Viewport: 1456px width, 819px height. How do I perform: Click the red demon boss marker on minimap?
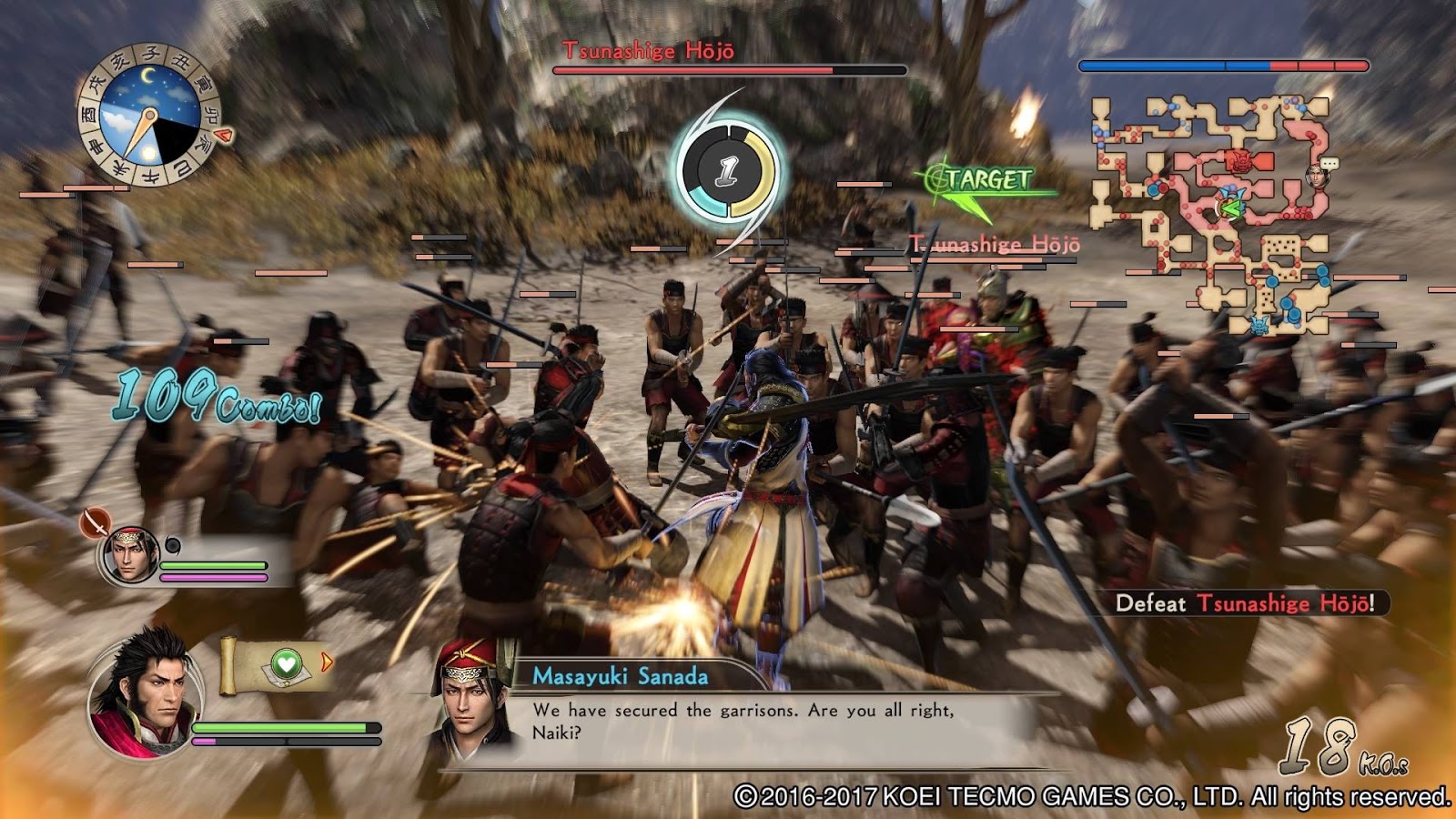(x=1239, y=162)
